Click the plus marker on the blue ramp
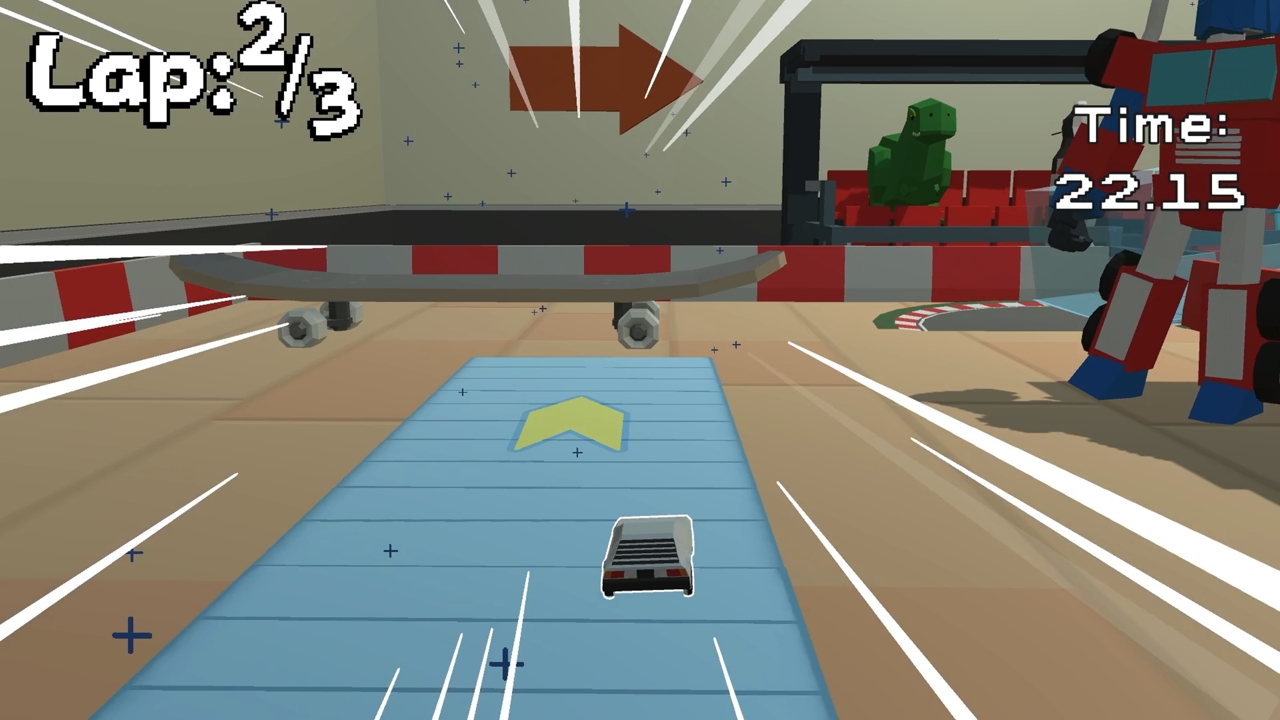This screenshot has width=1280, height=720. [x=577, y=453]
